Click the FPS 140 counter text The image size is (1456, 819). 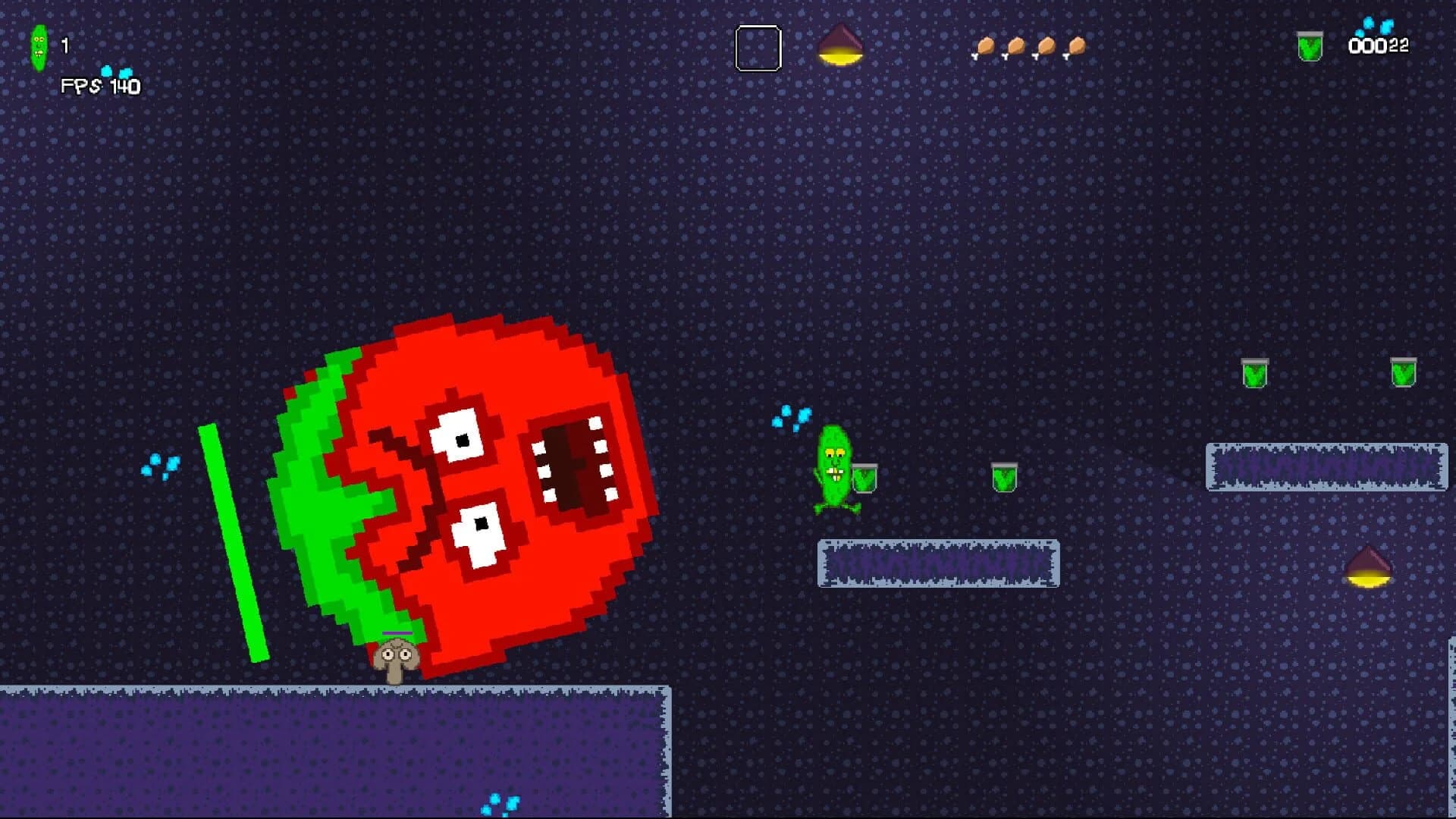coord(99,87)
